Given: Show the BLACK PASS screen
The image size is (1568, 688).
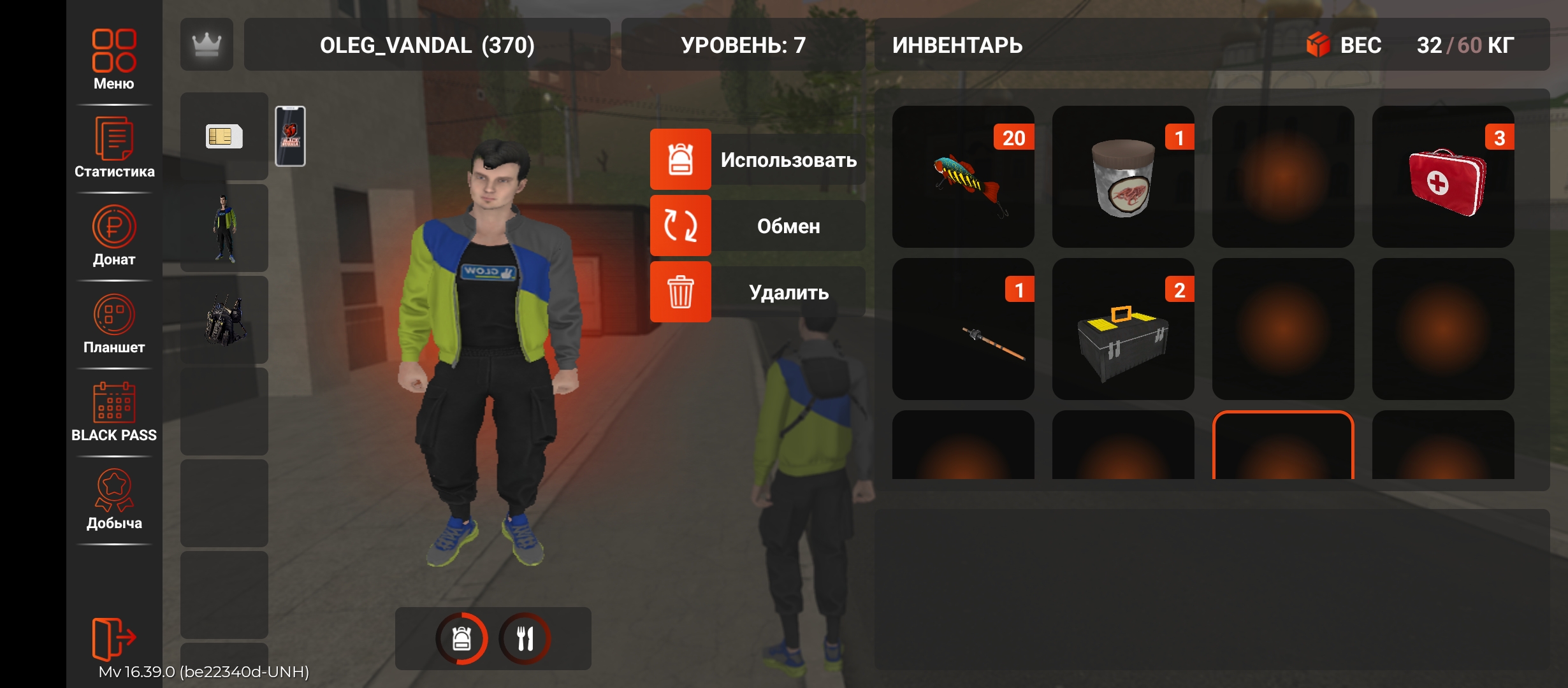Looking at the screenshot, I should [114, 411].
